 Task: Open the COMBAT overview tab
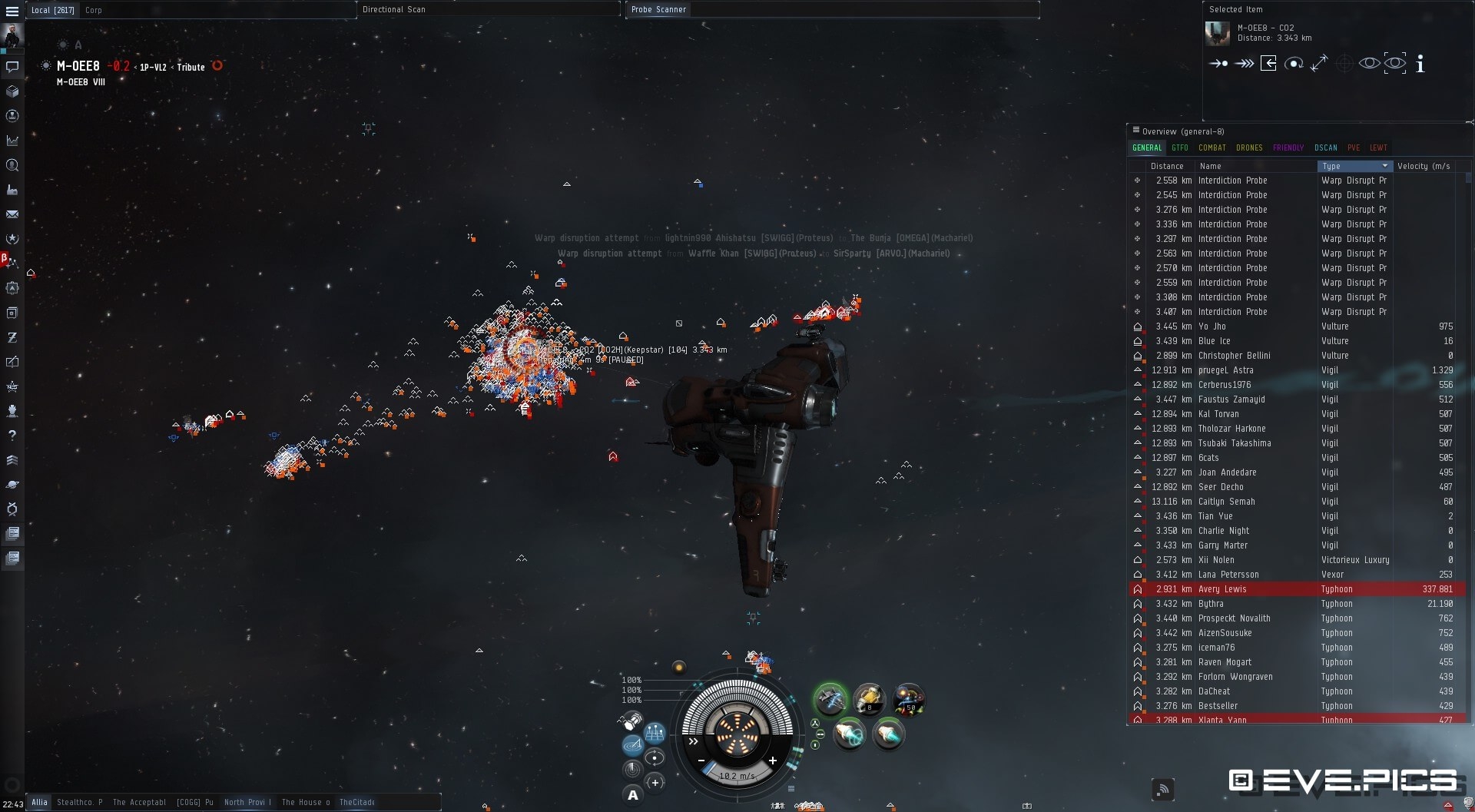click(1211, 147)
